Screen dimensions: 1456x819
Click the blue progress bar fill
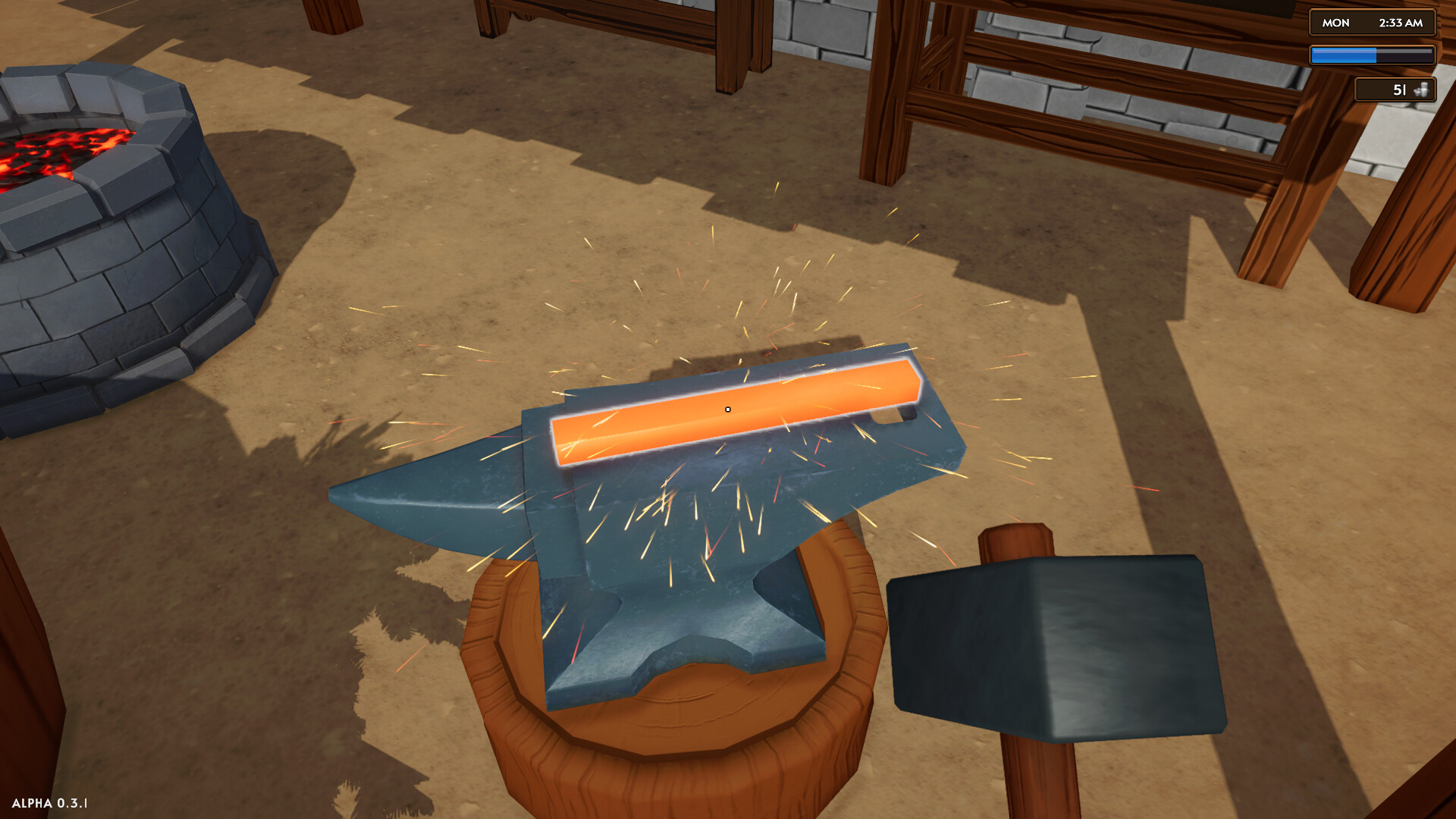pyautogui.click(x=1342, y=55)
